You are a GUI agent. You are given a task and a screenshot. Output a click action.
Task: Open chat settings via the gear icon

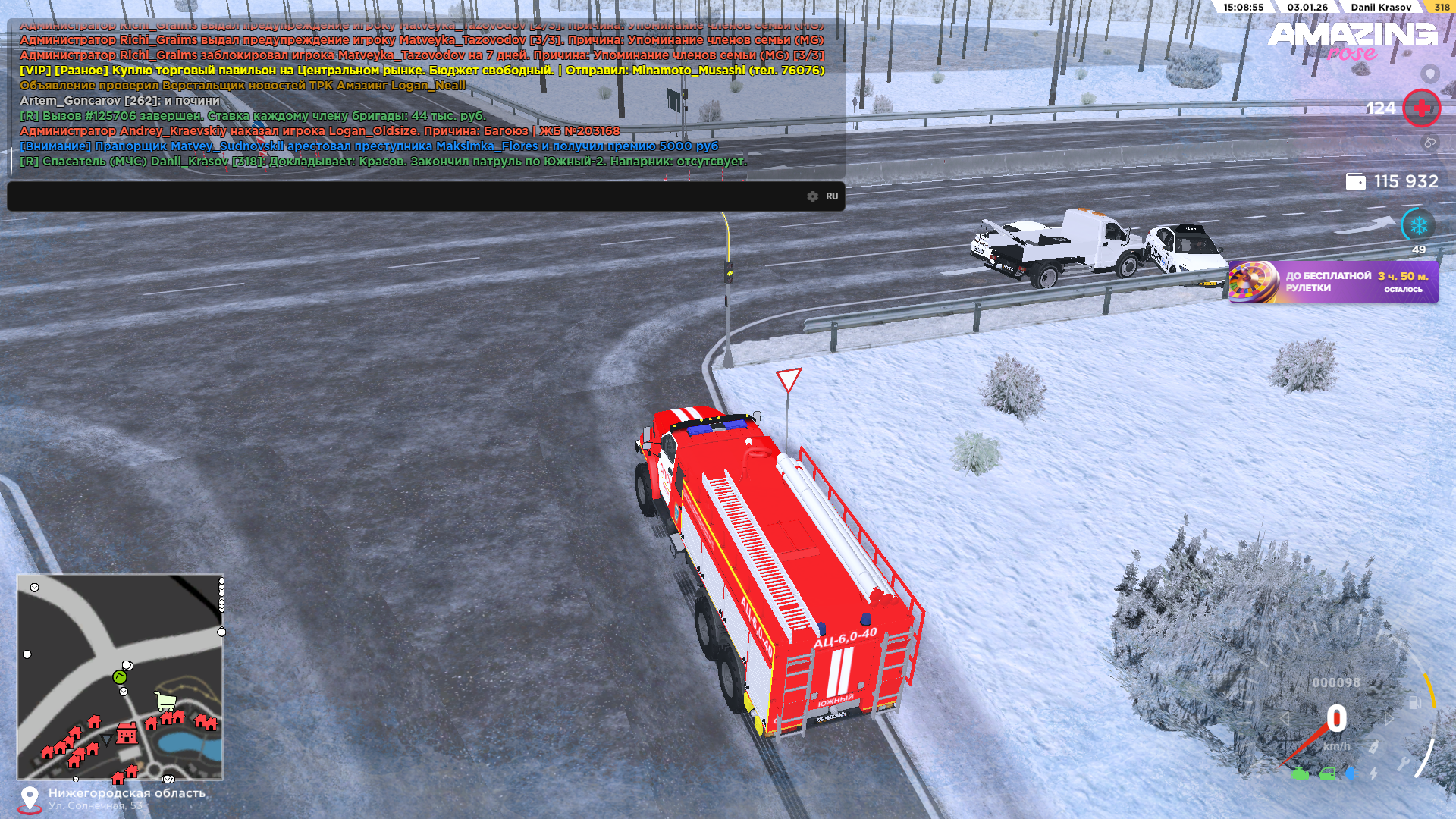[x=812, y=196]
